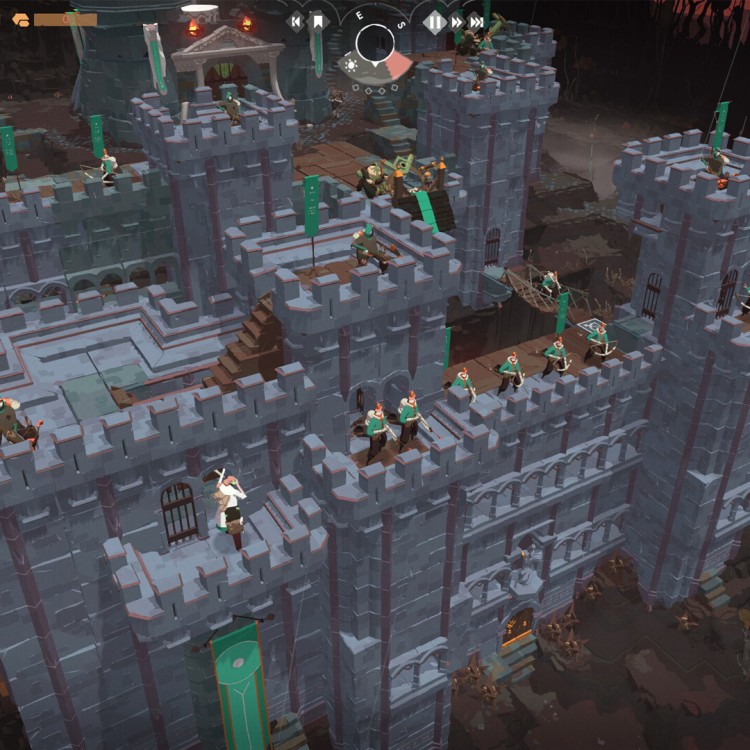Set game speed to fast forward
750x750 pixels.
click(457, 21)
